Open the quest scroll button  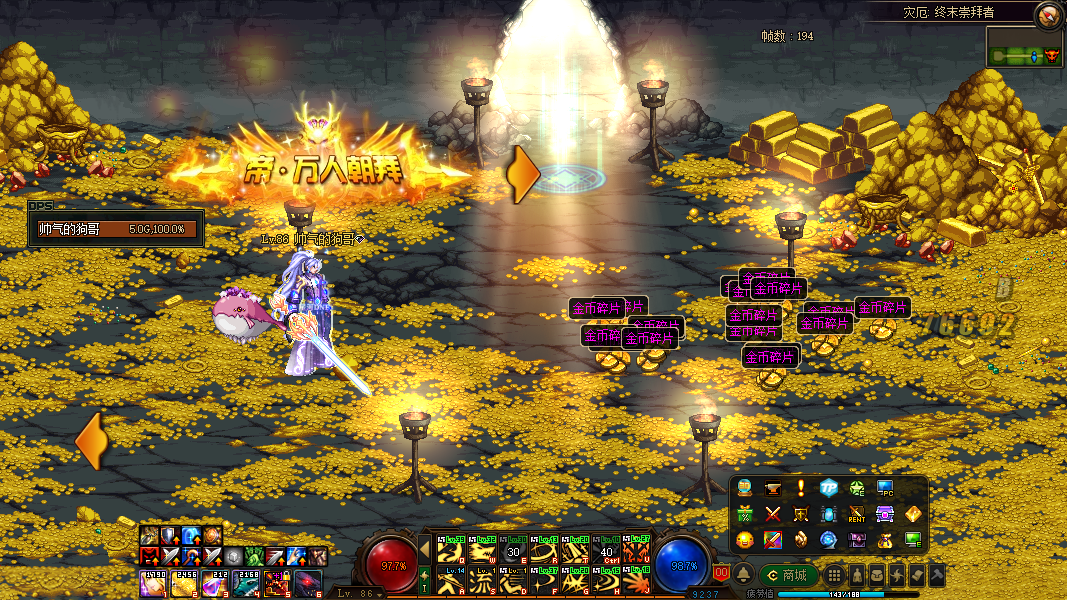[x=917, y=575]
